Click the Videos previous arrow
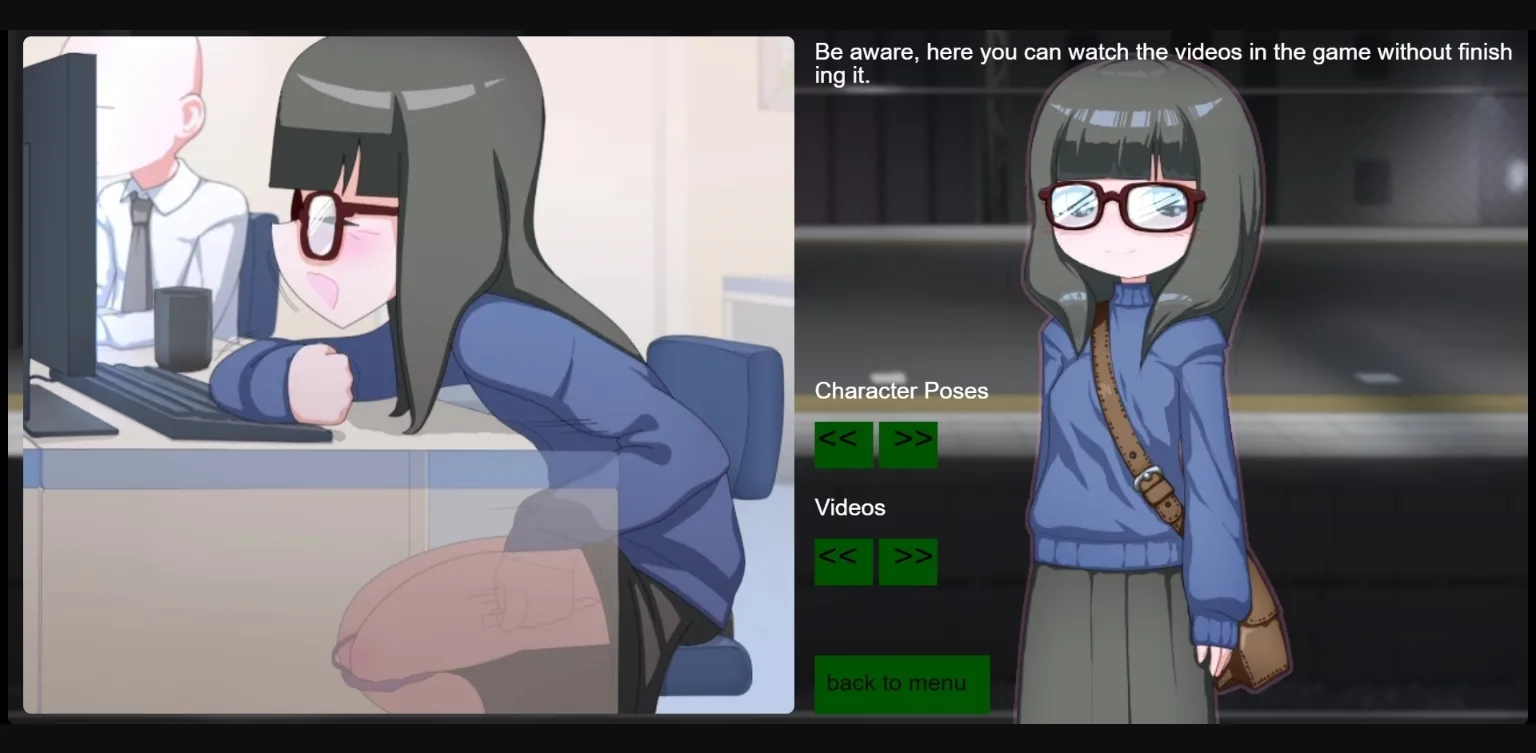 [843, 561]
